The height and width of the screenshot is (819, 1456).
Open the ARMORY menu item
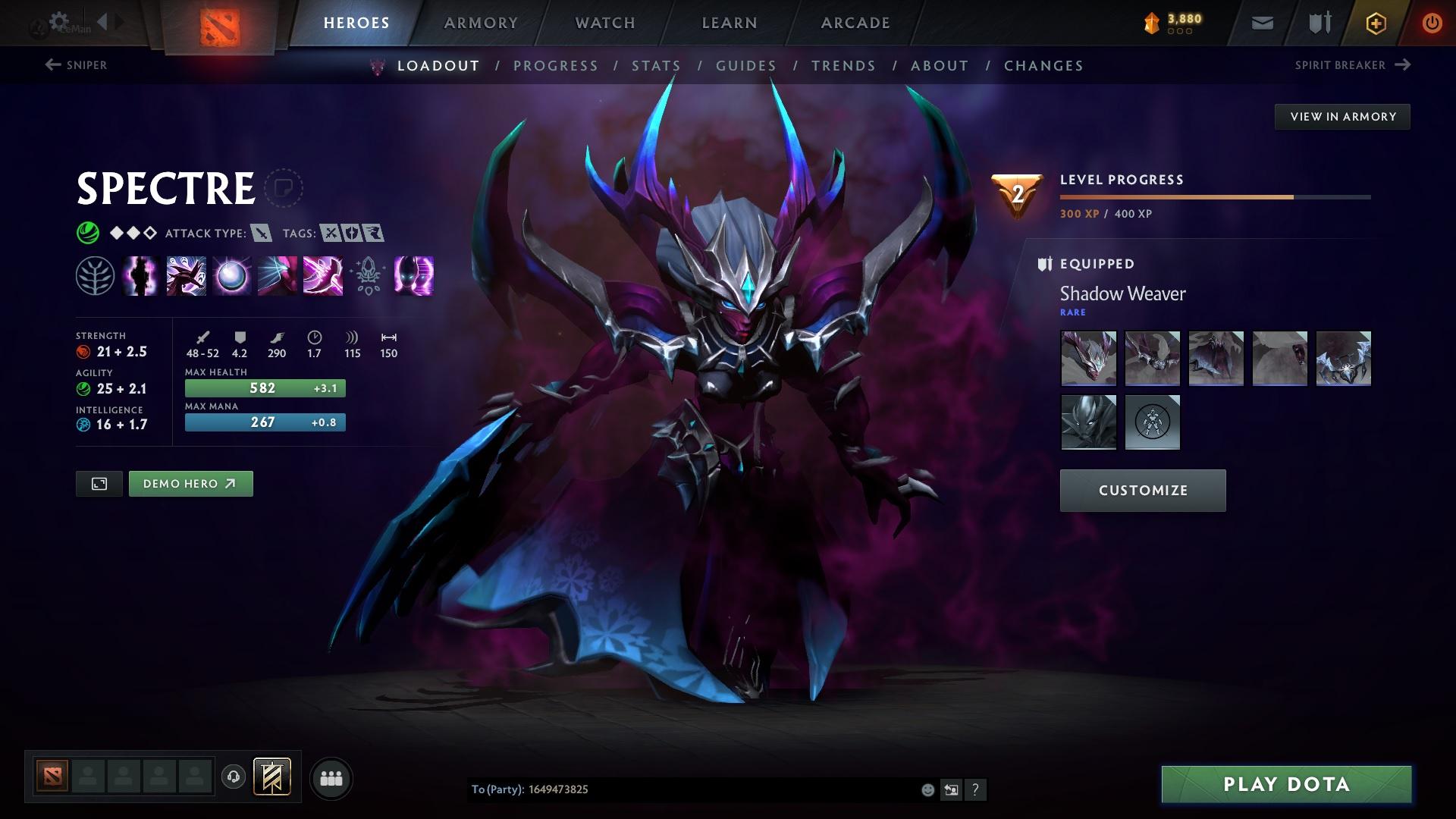(x=482, y=22)
